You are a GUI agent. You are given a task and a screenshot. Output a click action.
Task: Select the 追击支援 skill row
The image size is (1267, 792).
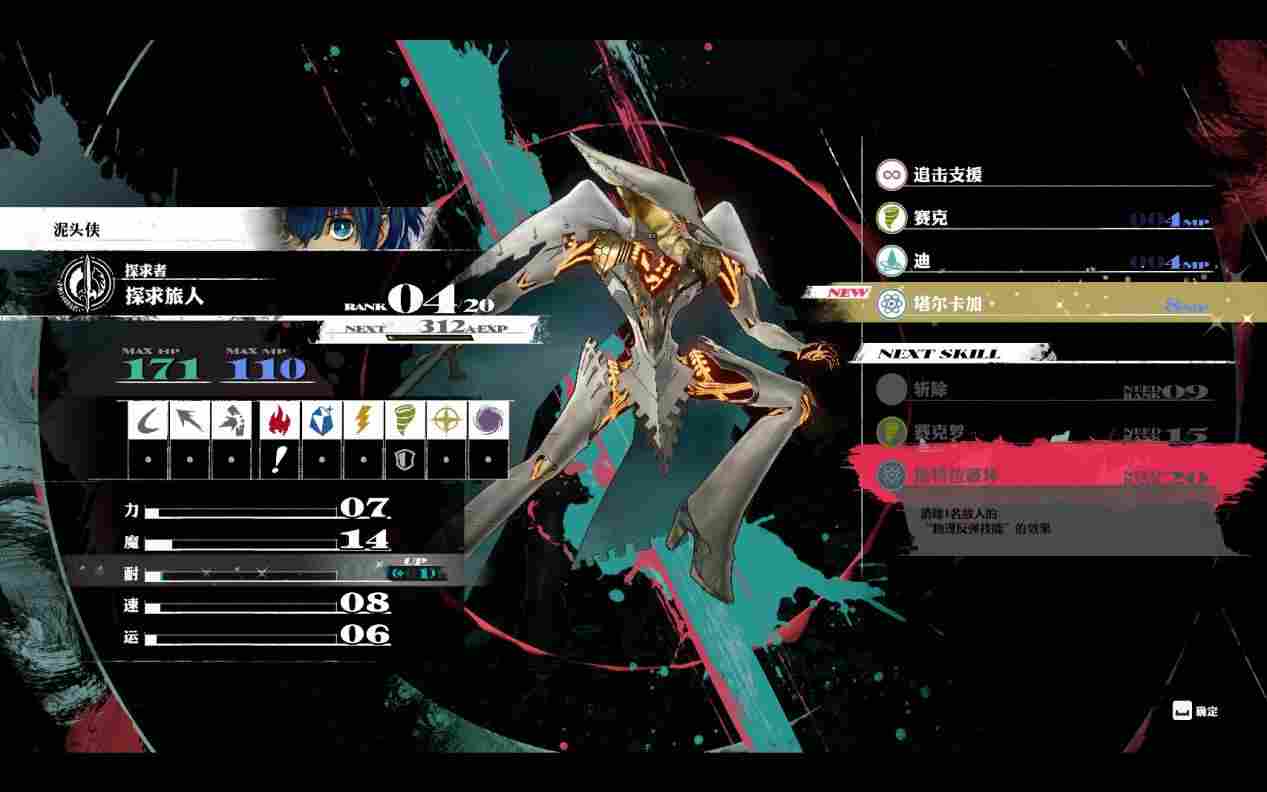(x=1040, y=174)
